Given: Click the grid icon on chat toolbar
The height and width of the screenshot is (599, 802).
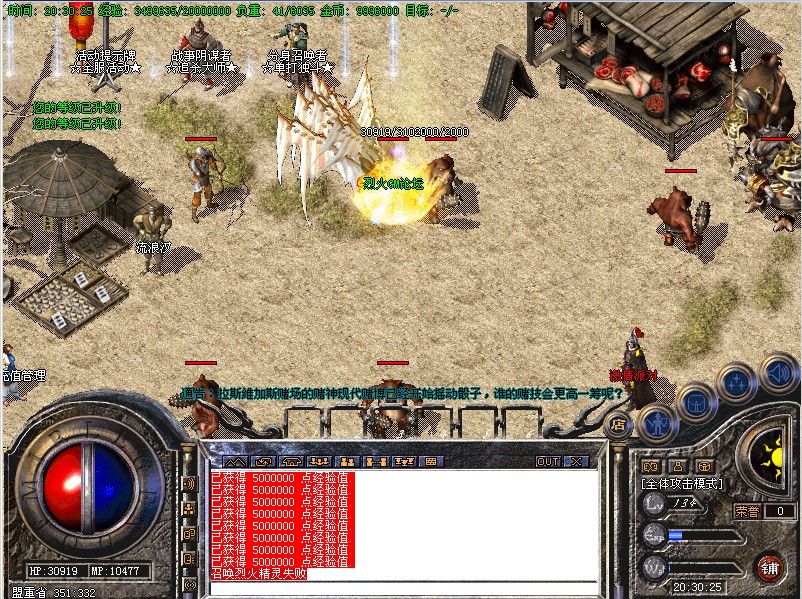Looking at the screenshot, I should pos(431,462).
